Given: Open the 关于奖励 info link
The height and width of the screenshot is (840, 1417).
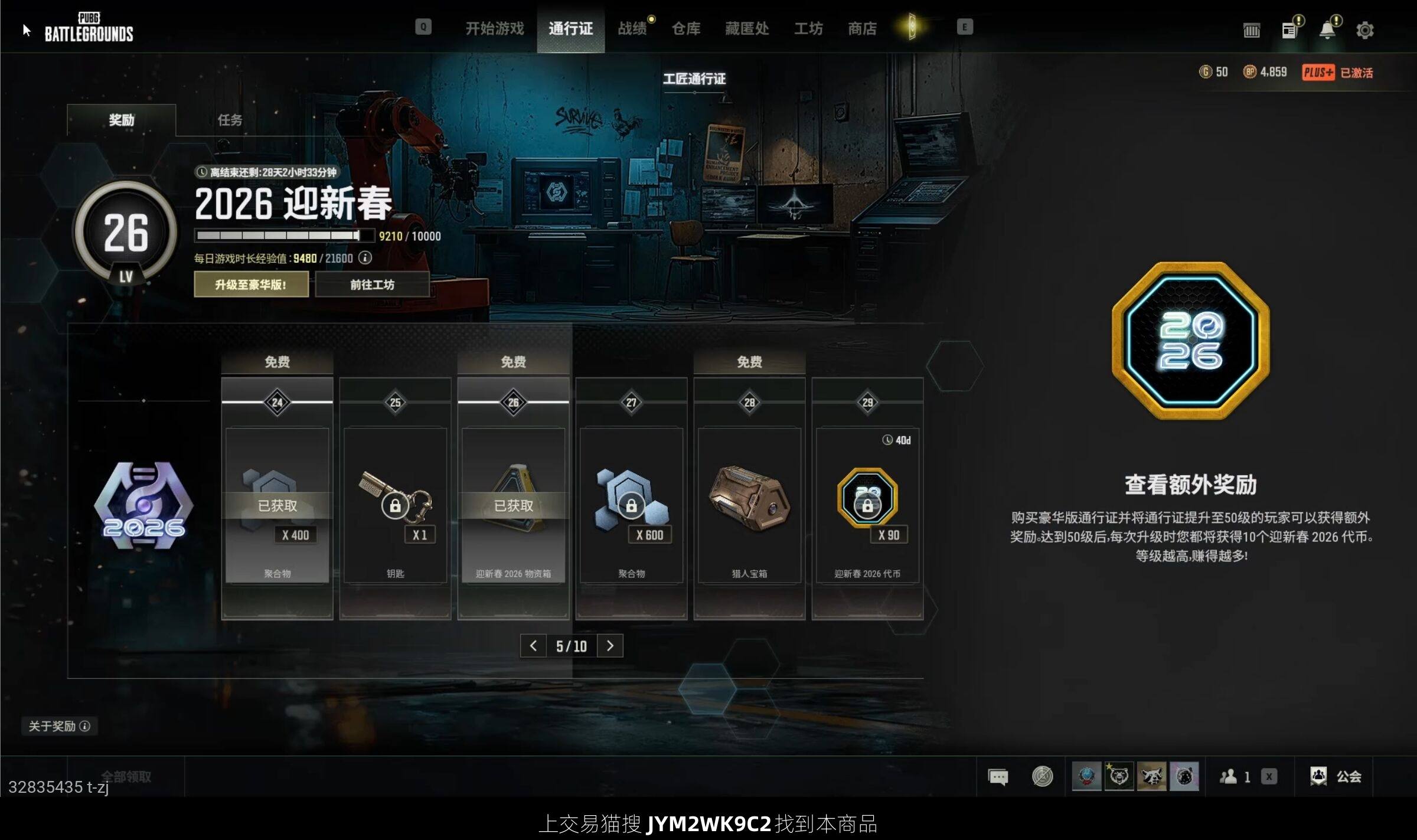Looking at the screenshot, I should coord(59,726).
